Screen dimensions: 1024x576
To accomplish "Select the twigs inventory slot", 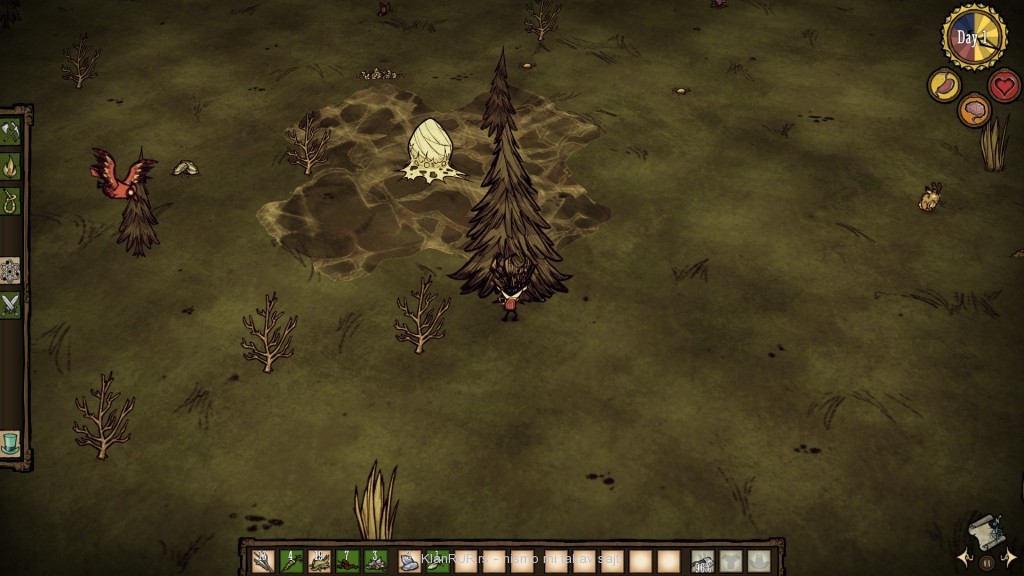I will point(263,561).
